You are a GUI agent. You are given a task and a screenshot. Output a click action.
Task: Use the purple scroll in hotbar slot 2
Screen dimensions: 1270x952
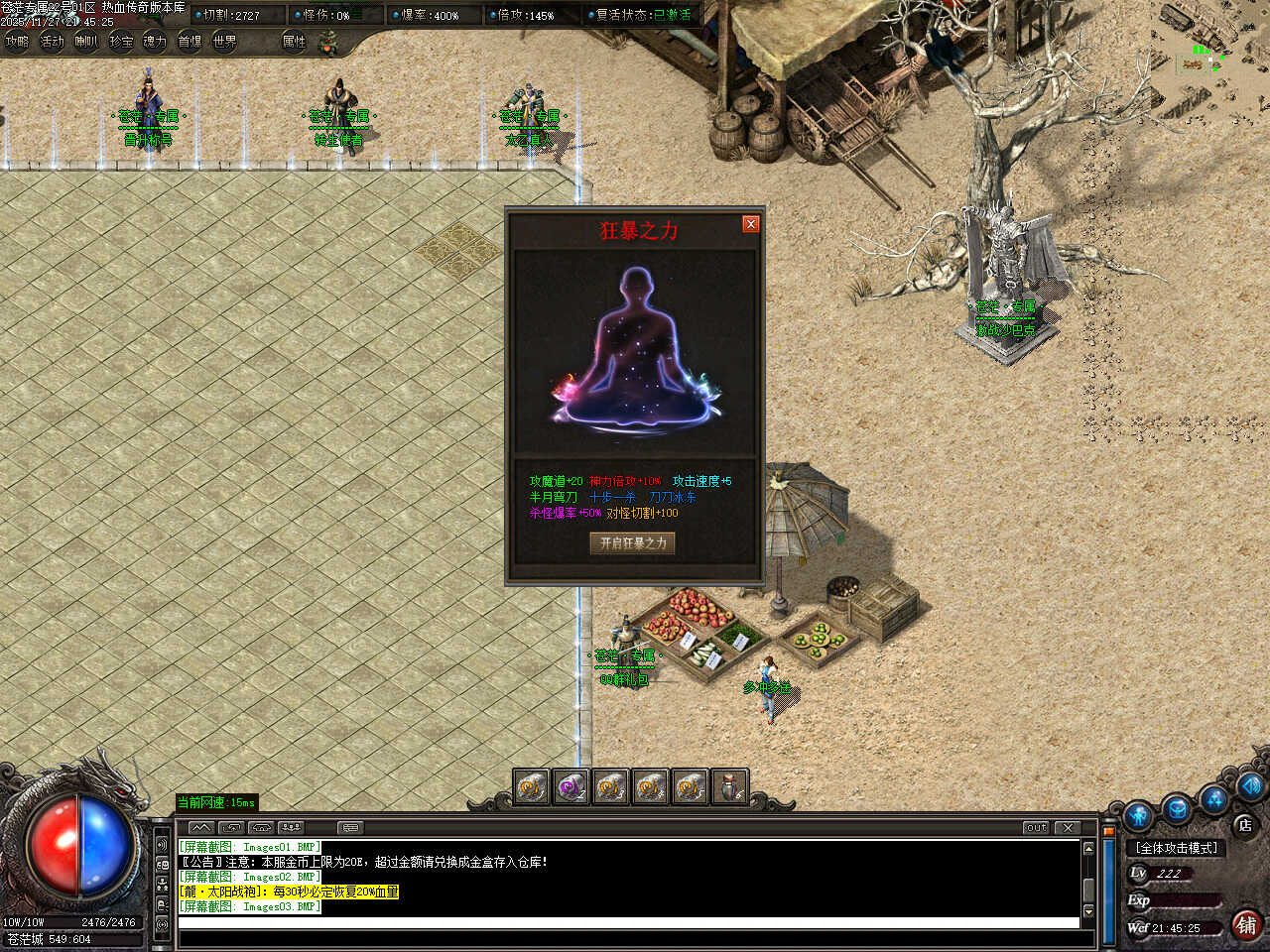pos(571,787)
